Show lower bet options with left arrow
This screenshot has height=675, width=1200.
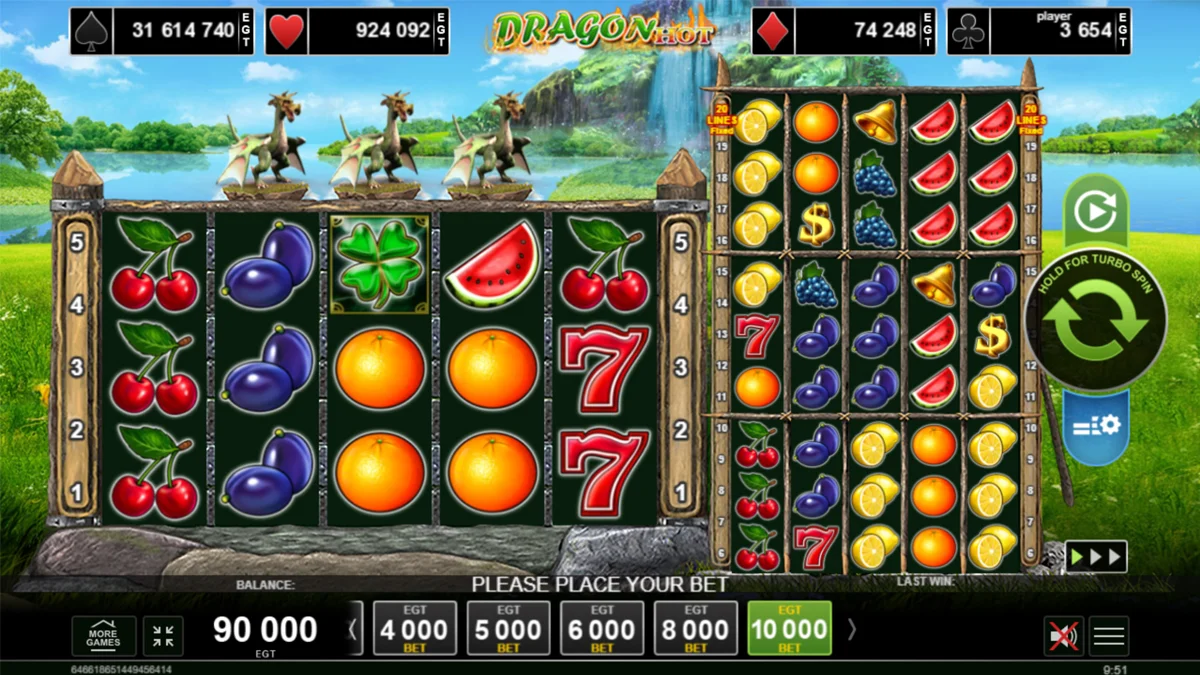pyautogui.click(x=351, y=629)
